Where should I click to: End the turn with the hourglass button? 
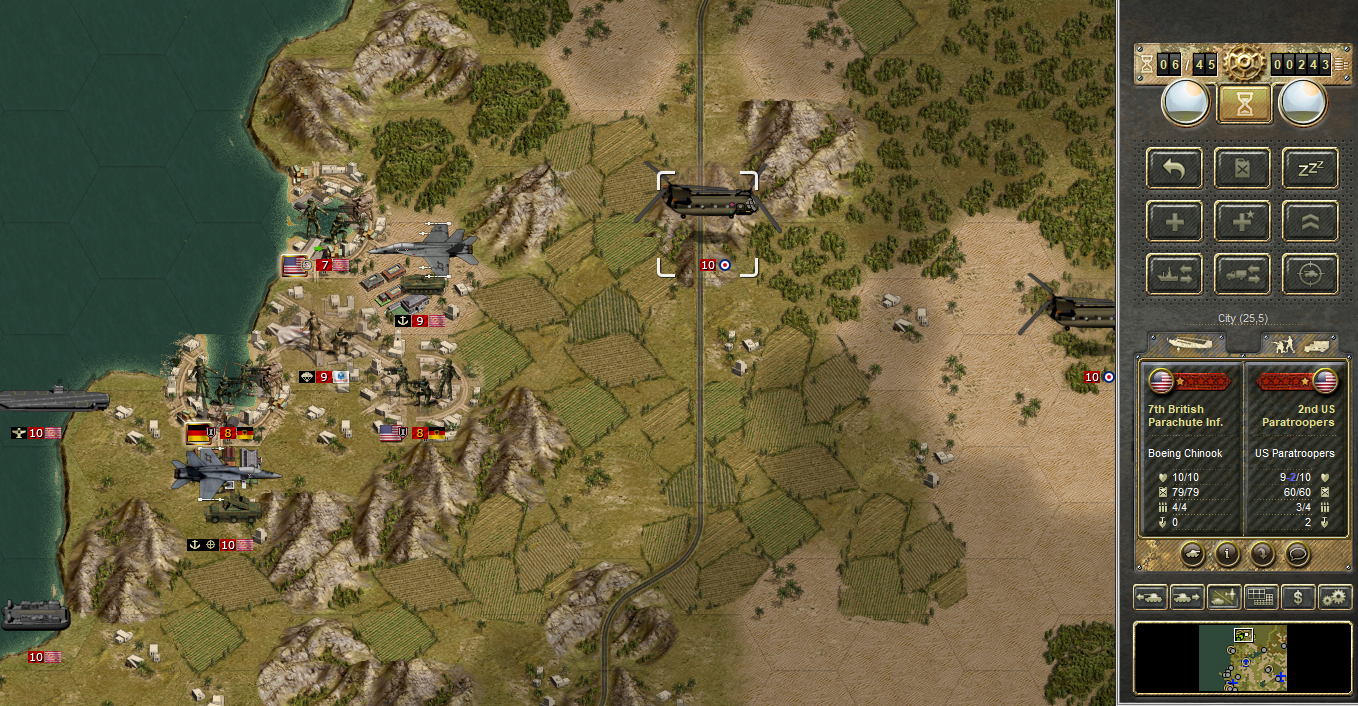(x=1244, y=103)
